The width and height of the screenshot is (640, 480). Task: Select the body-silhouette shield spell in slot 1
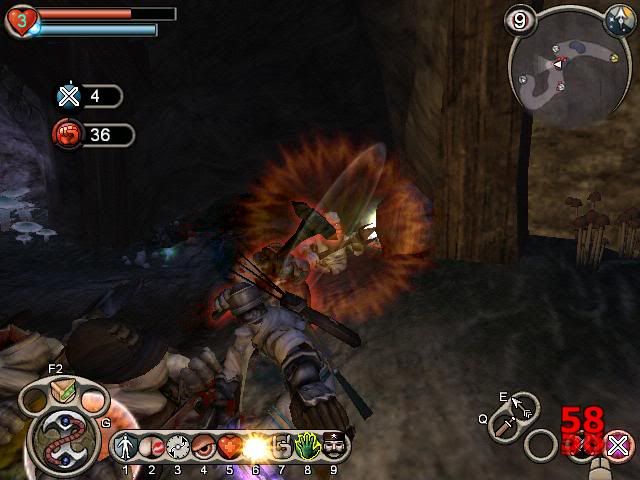click(127, 446)
